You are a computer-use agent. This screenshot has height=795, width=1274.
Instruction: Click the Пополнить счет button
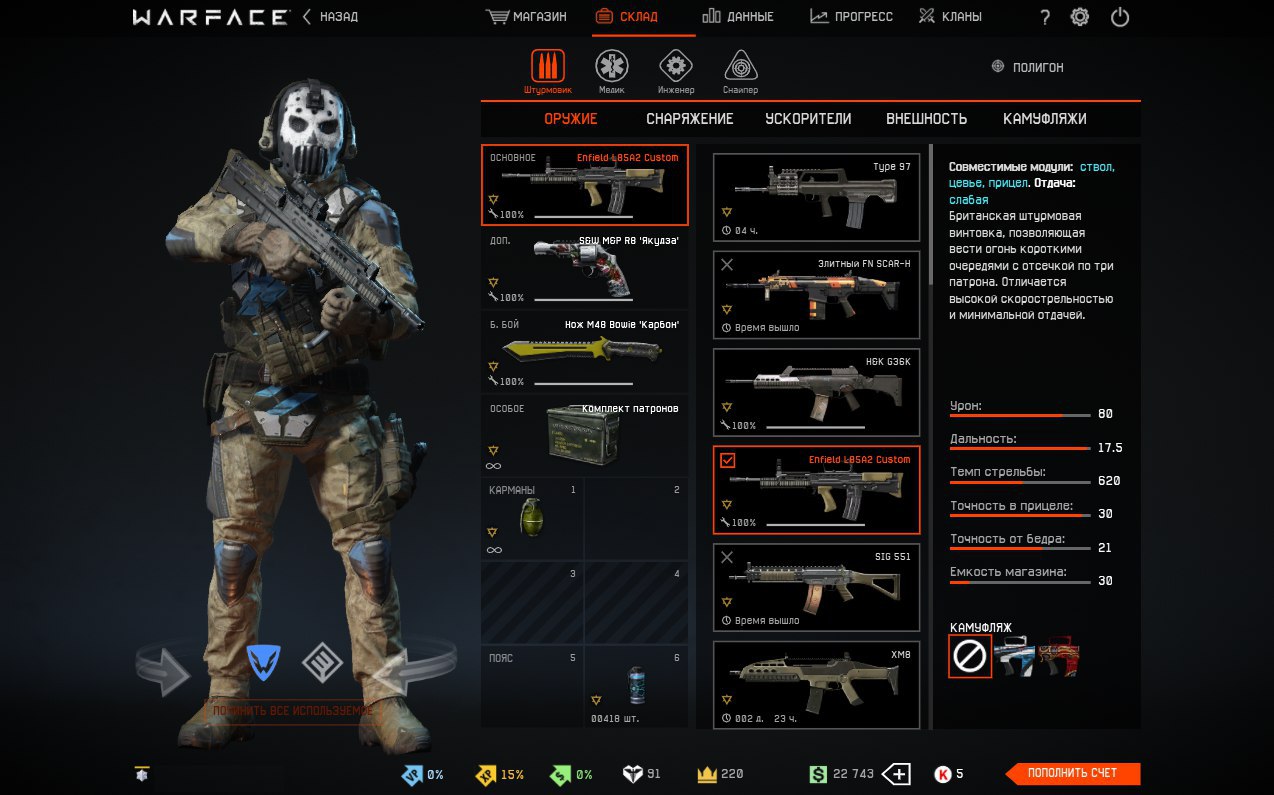coord(1072,773)
